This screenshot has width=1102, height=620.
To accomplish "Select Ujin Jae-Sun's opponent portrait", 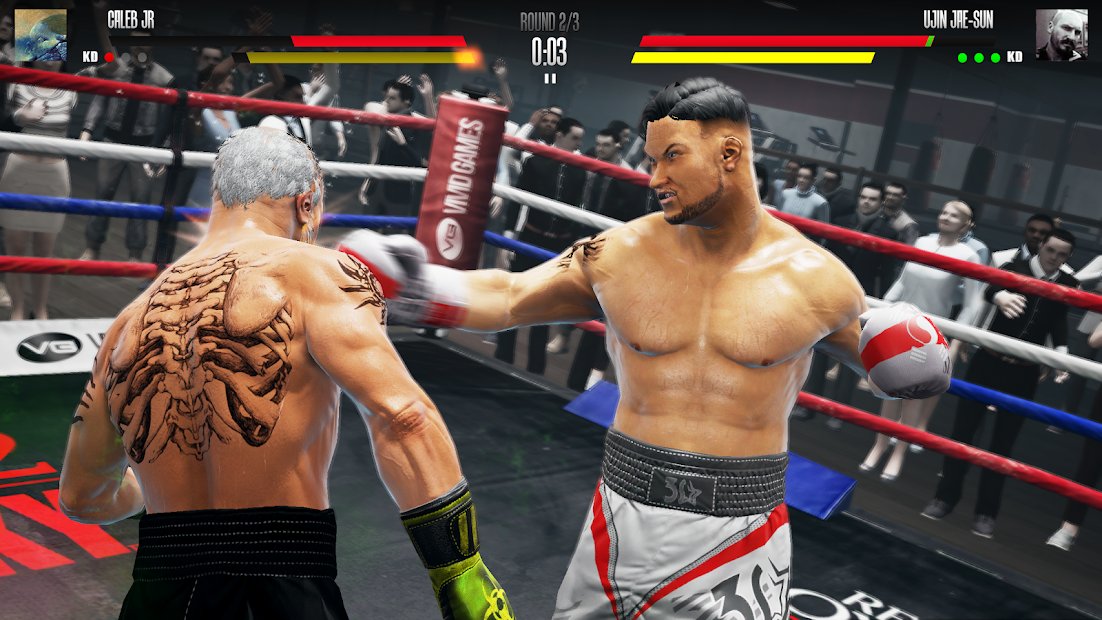I will pyautogui.click(x=1061, y=35).
